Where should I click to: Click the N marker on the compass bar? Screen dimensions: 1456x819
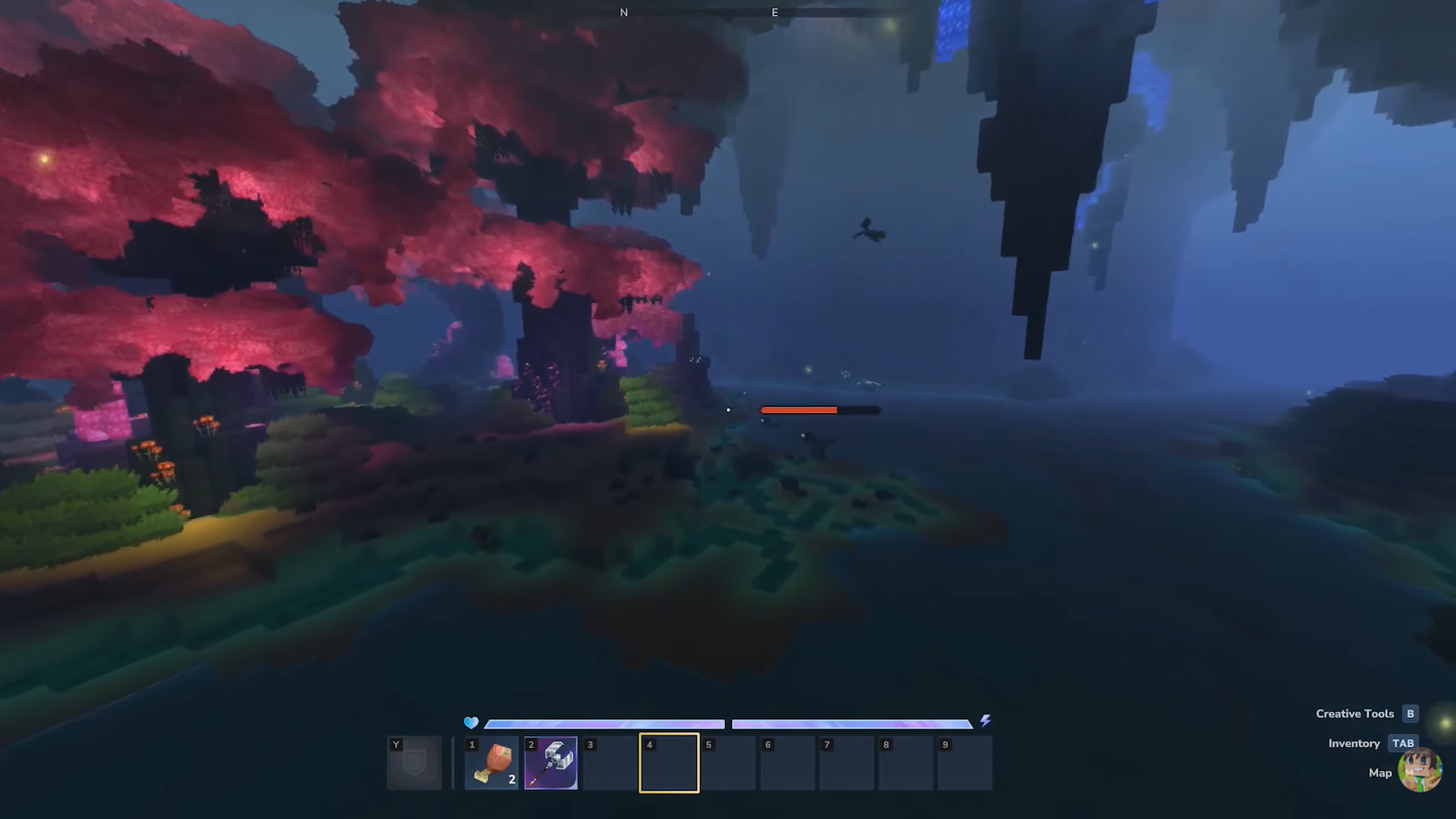point(624,12)
